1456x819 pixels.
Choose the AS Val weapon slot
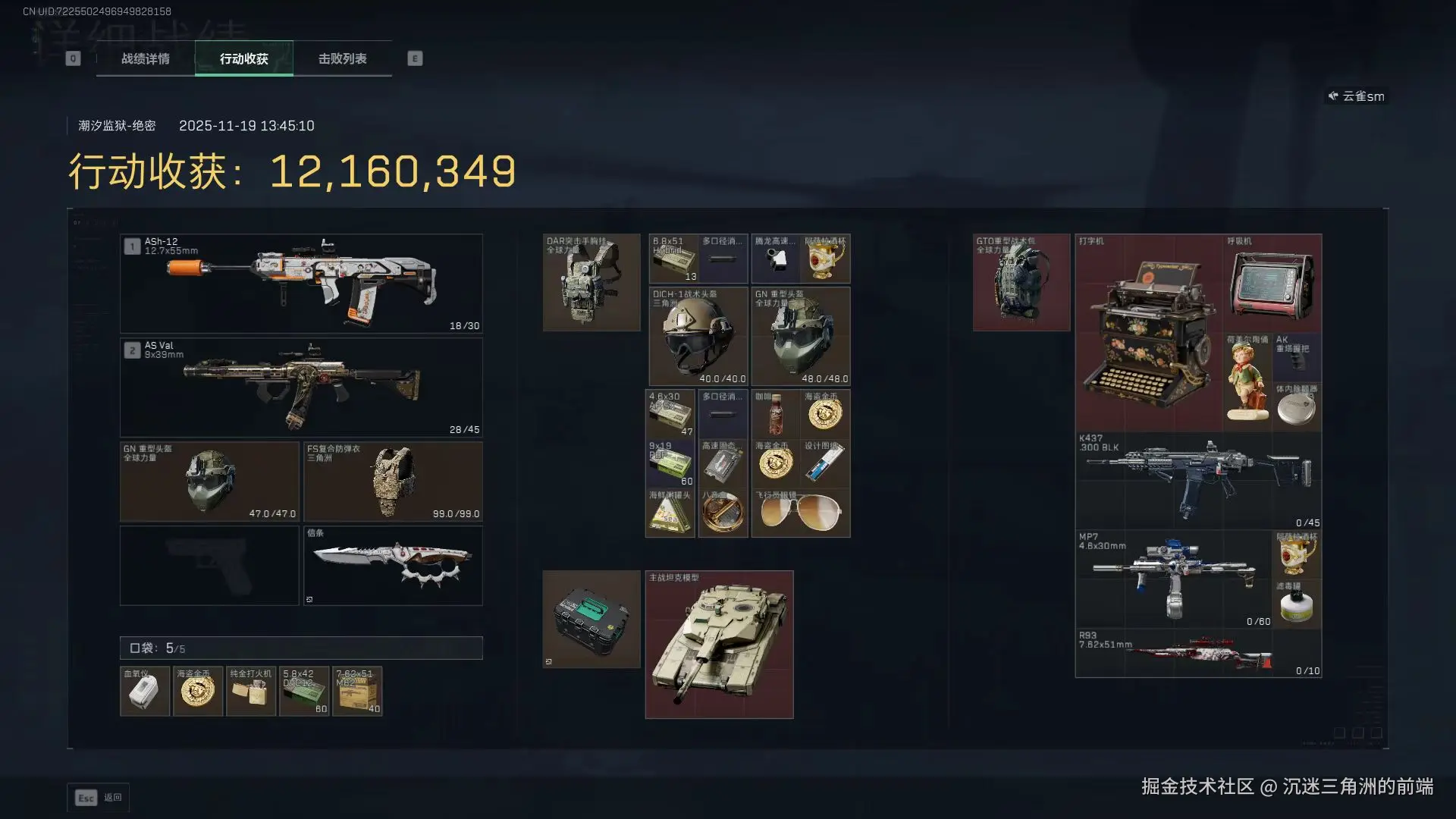(x=301, y=387)
